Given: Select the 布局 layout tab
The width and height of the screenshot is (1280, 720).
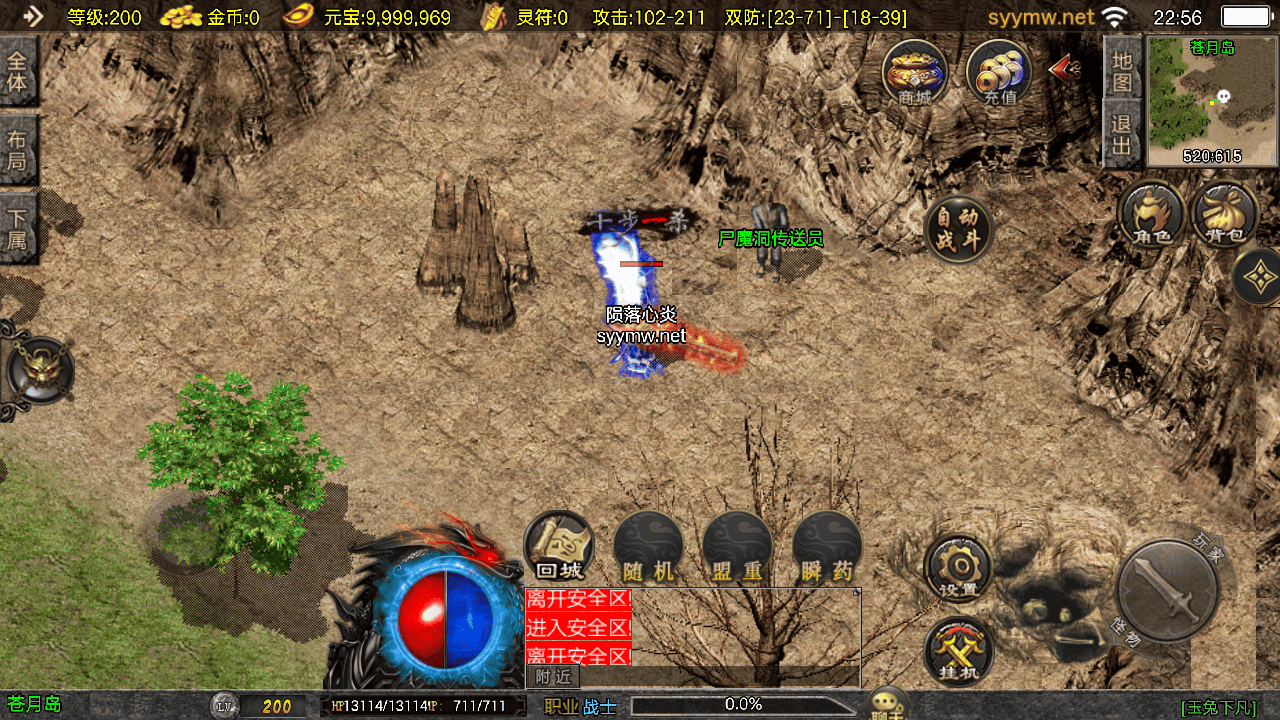Looking at the screenshot, I should 18,149.
